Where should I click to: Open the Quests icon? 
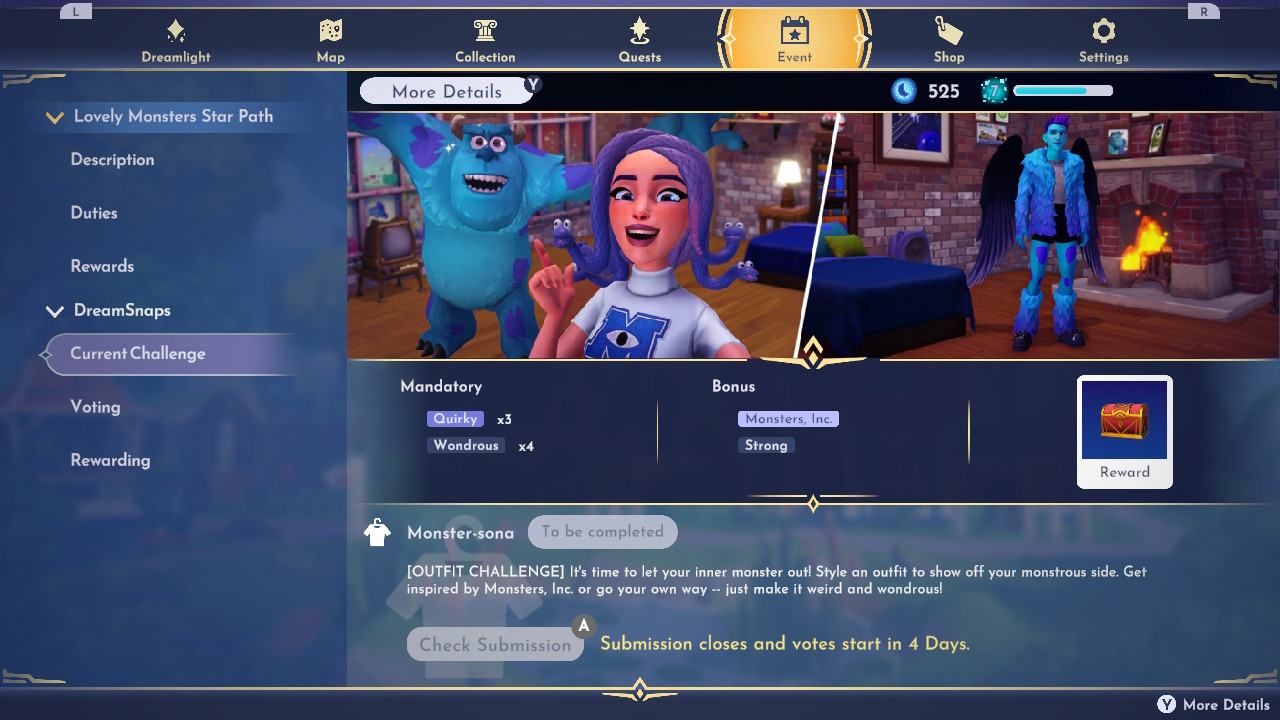pyautogui.click(x=639, y=32)
